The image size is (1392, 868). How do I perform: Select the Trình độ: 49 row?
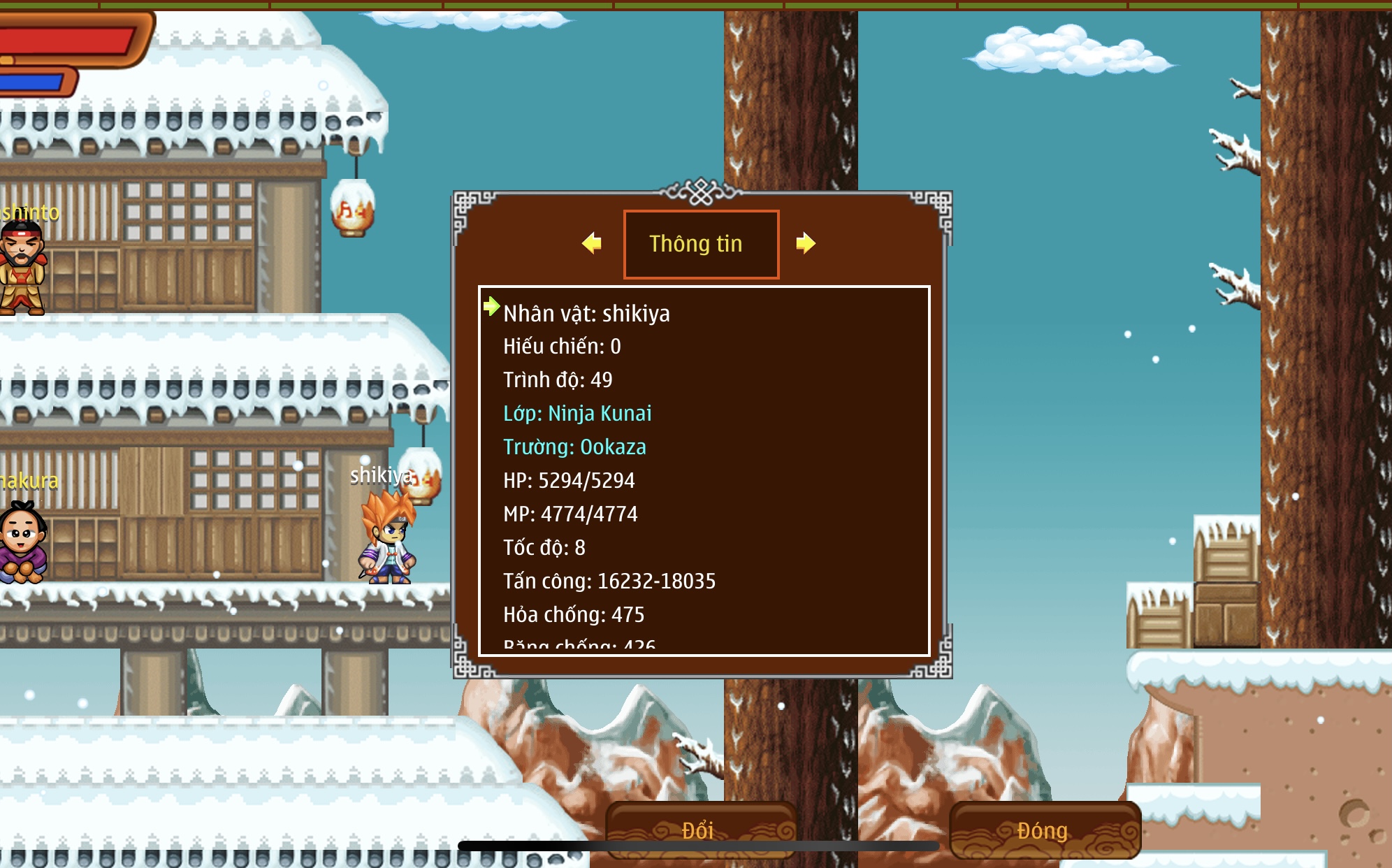click(558, 380)
